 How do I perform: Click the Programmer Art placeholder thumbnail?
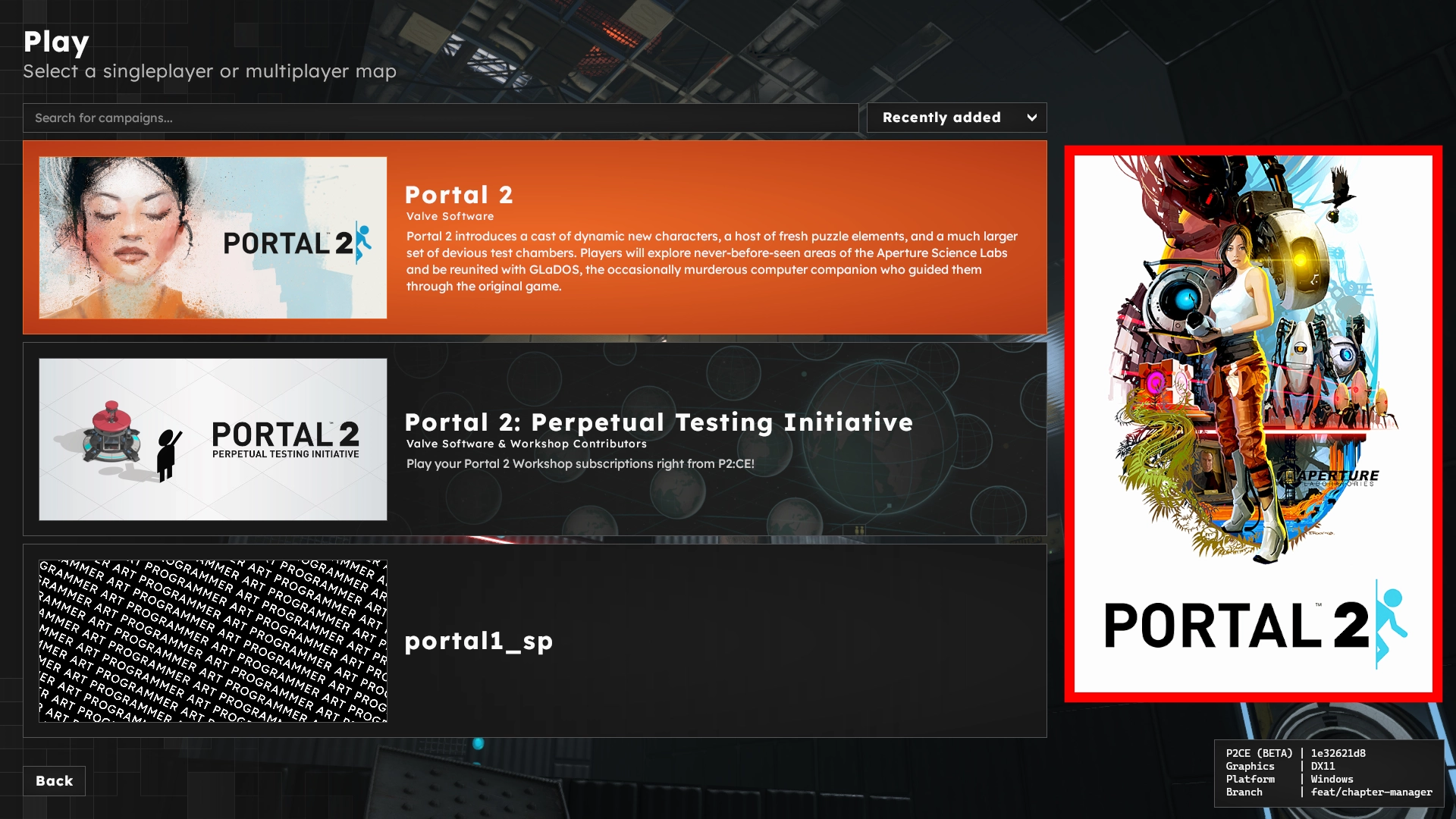coord(213,641)
